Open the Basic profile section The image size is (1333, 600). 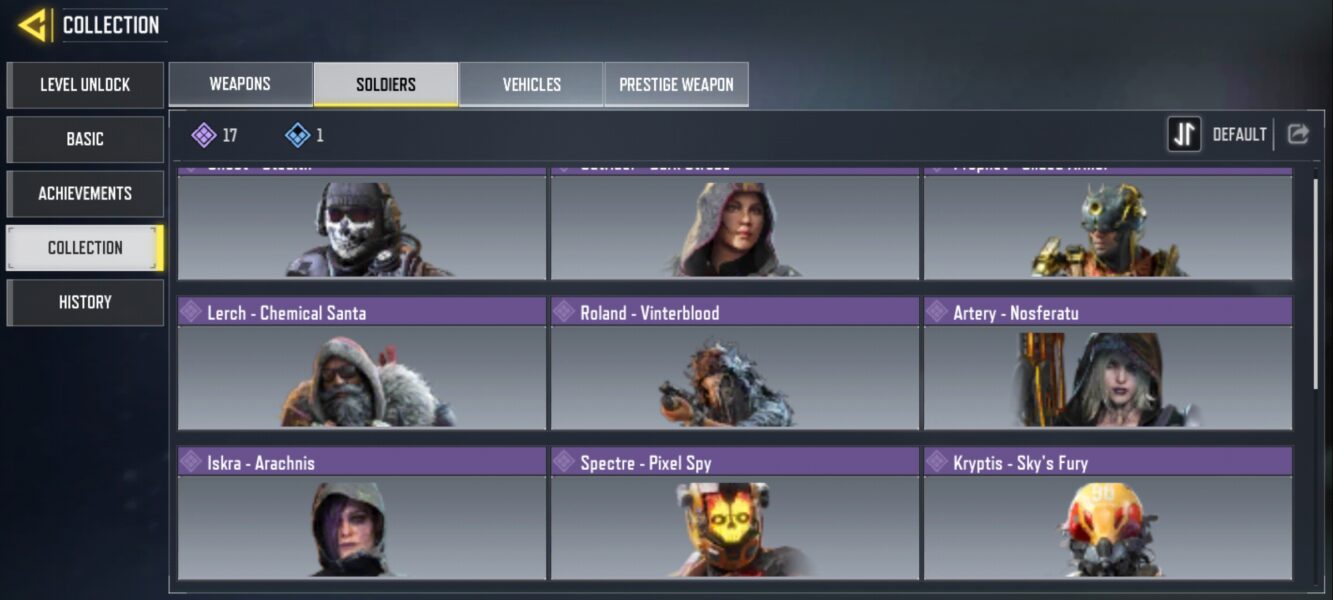click(x=85, y=139)
